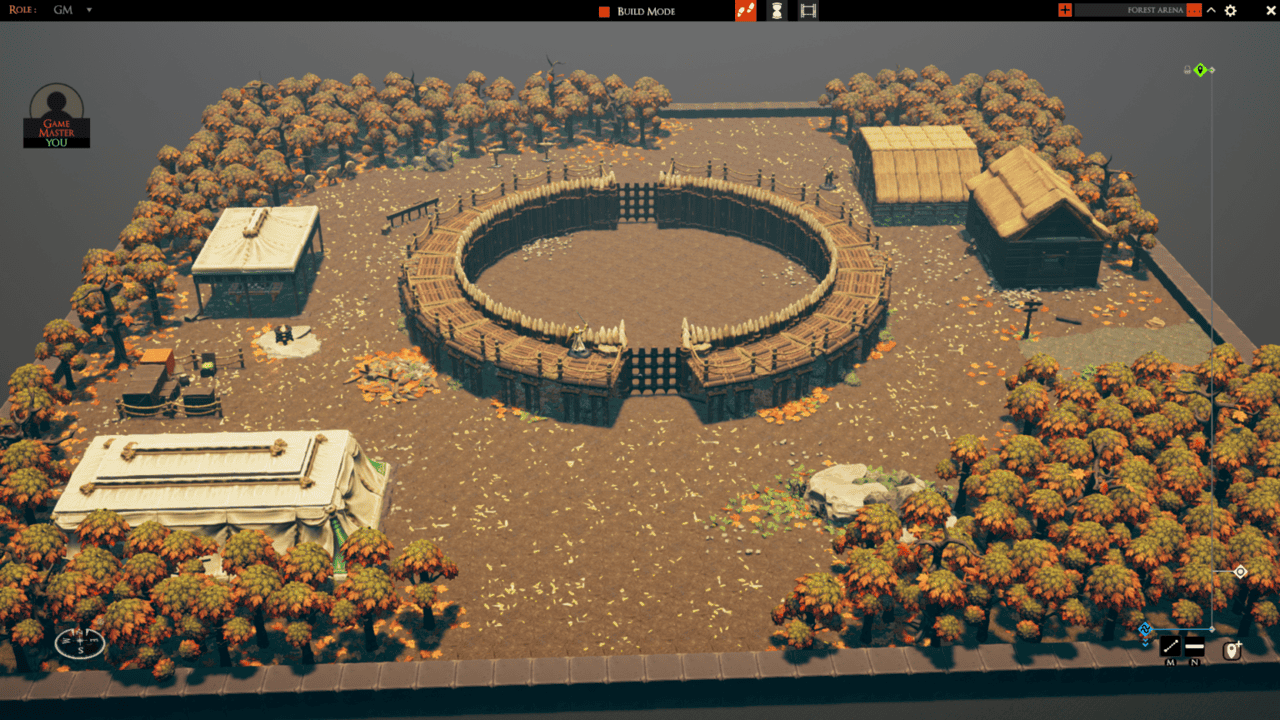Click the blue water level diamond marker

pos(1144,628)
